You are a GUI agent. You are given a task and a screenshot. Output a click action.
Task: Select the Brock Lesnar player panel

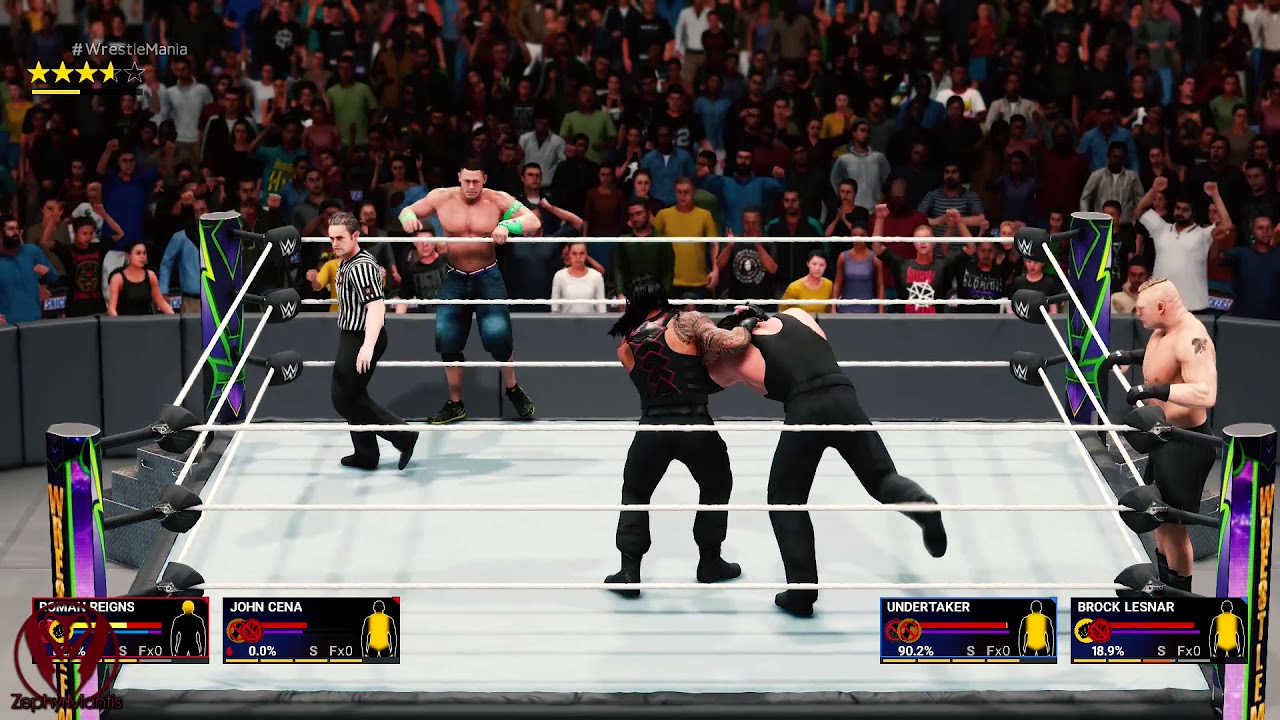(1158, 630)
